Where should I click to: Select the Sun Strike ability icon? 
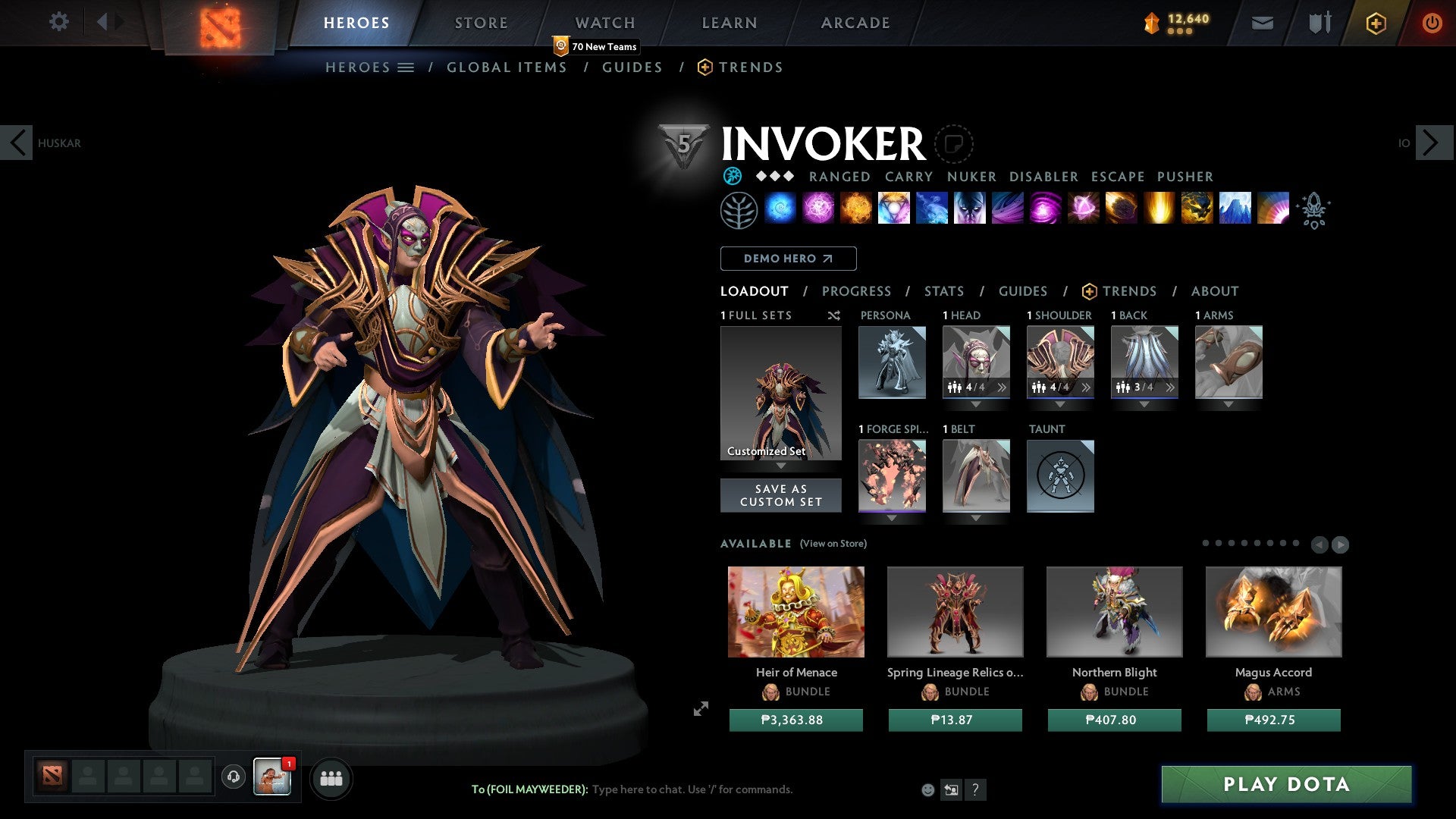(x=1158, y=210)
